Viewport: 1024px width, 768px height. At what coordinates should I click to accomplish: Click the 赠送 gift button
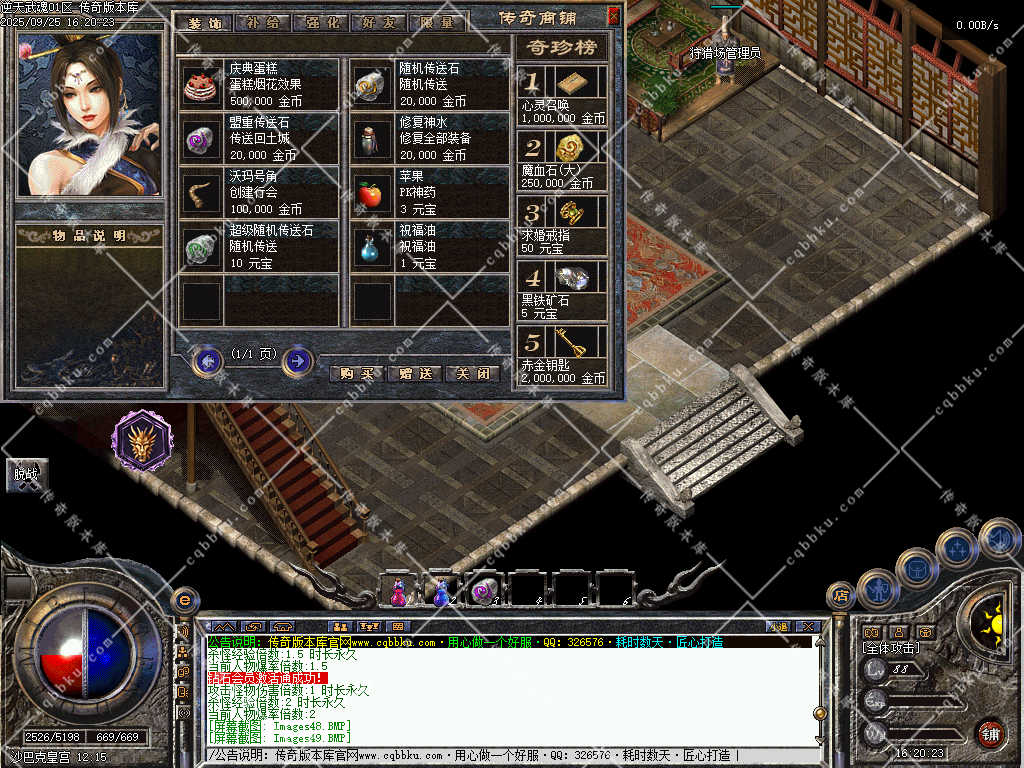click(414, 373)
